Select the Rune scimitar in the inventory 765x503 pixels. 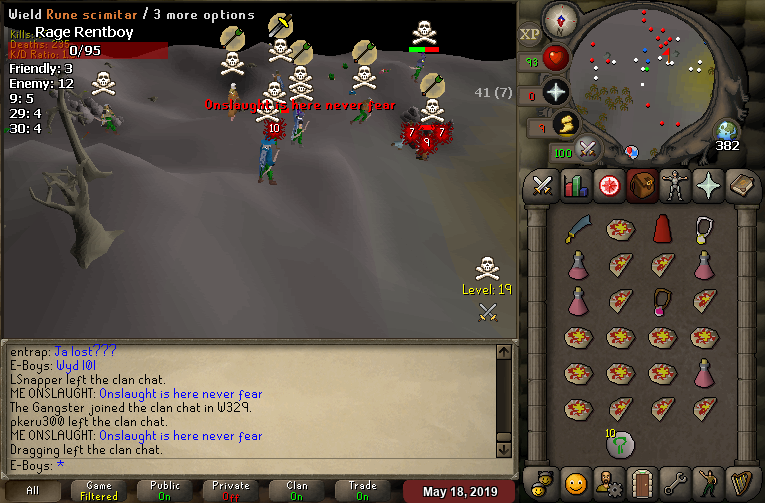tap(577, 229)
